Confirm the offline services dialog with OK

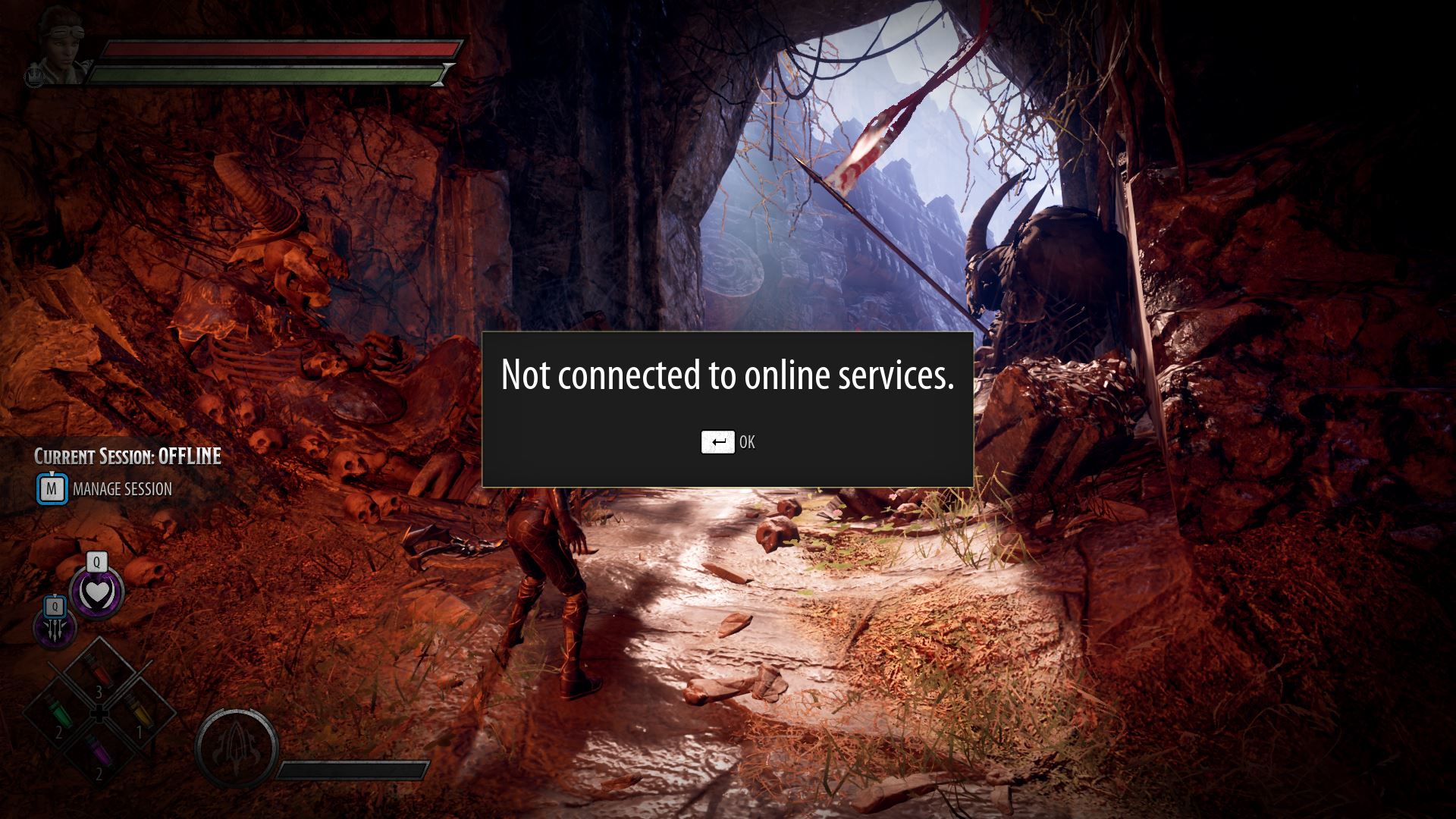728,441
